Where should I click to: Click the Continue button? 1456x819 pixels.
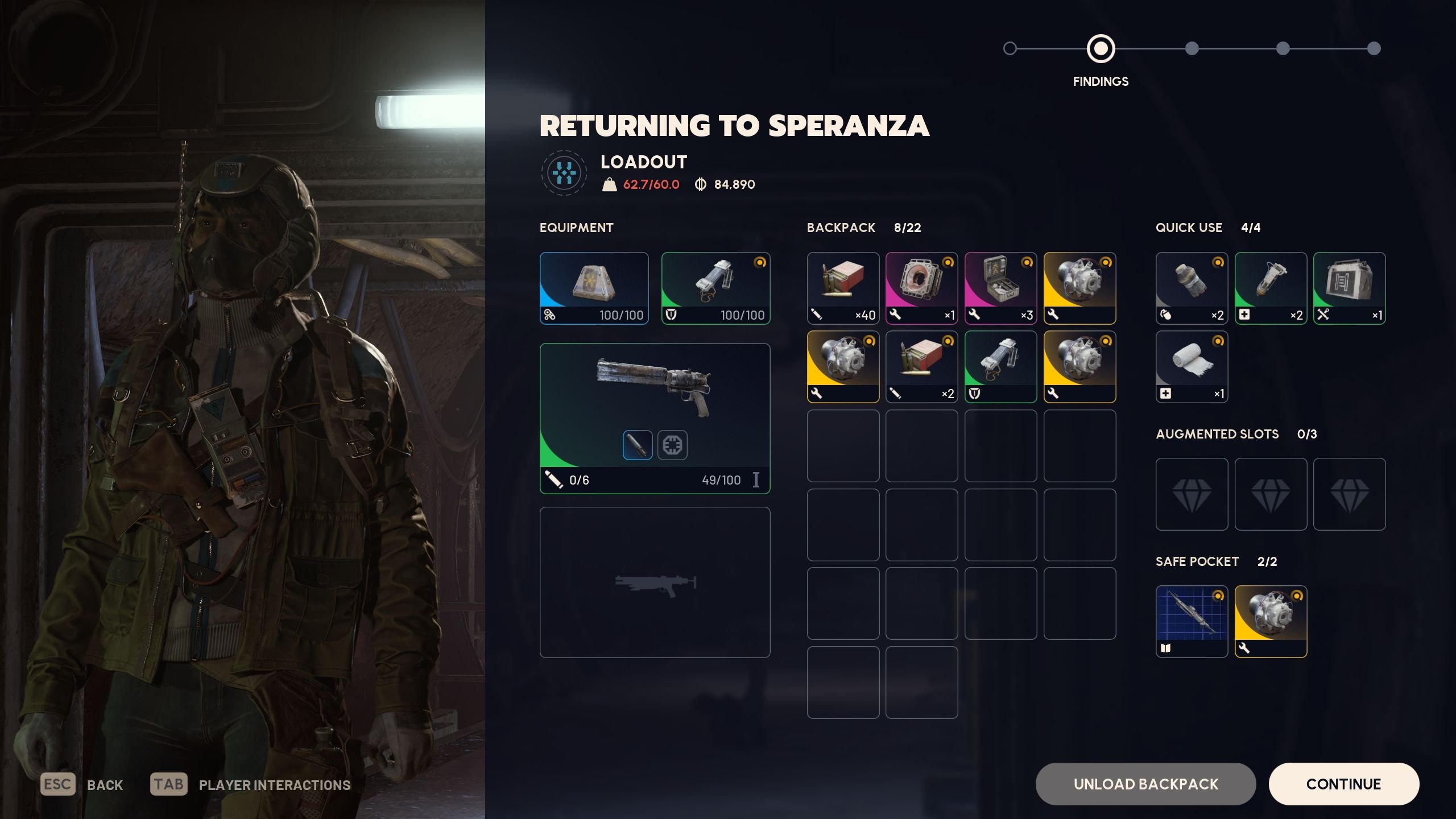[1343, 784]
